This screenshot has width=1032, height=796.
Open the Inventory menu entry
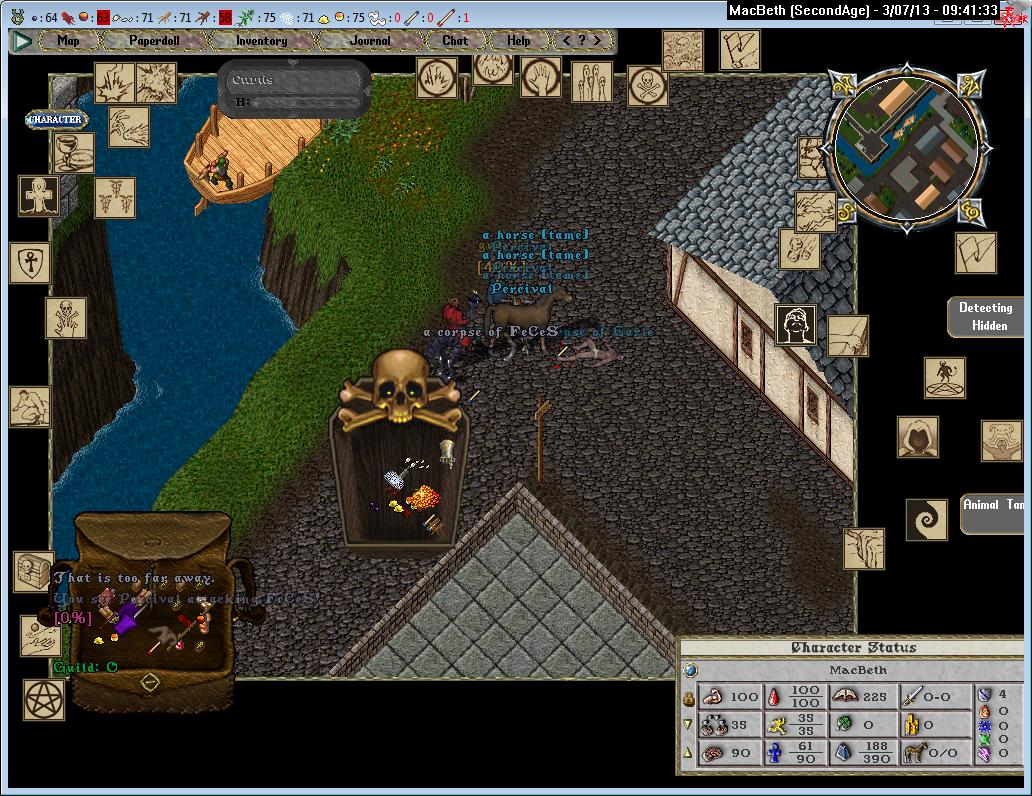click(261, 41)
